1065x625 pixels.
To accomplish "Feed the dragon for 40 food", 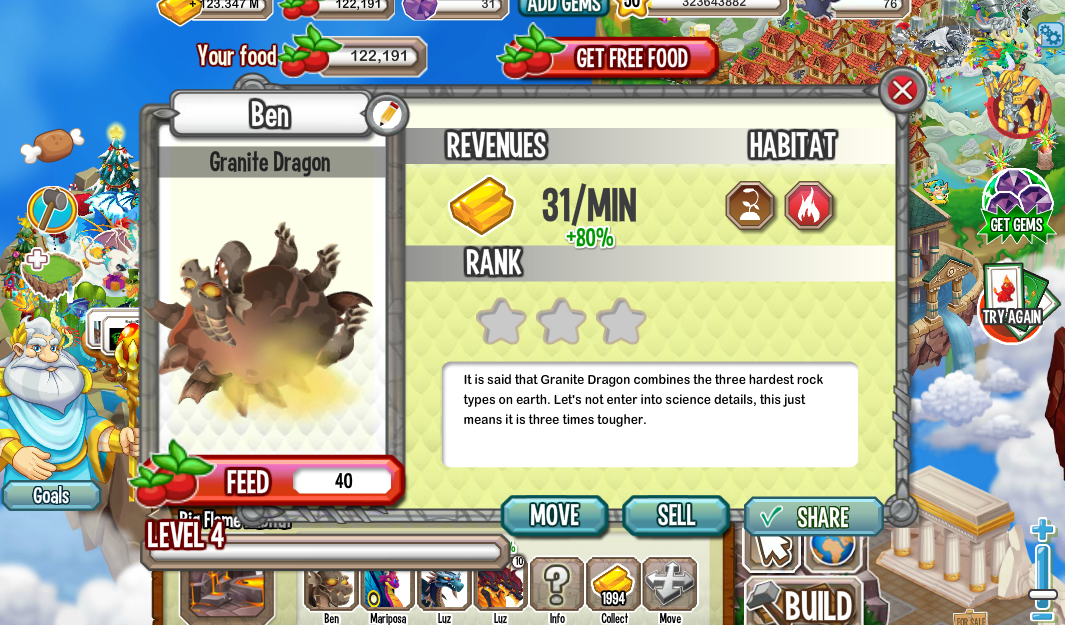I will coord(268,482).
